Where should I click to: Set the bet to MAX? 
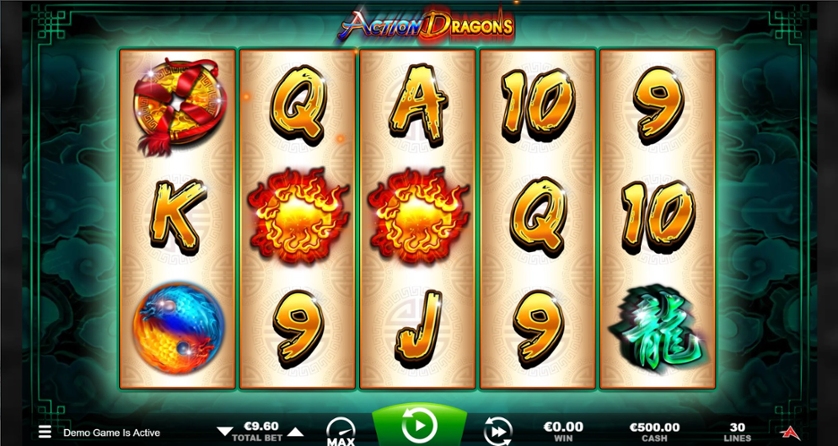[340, 432]
